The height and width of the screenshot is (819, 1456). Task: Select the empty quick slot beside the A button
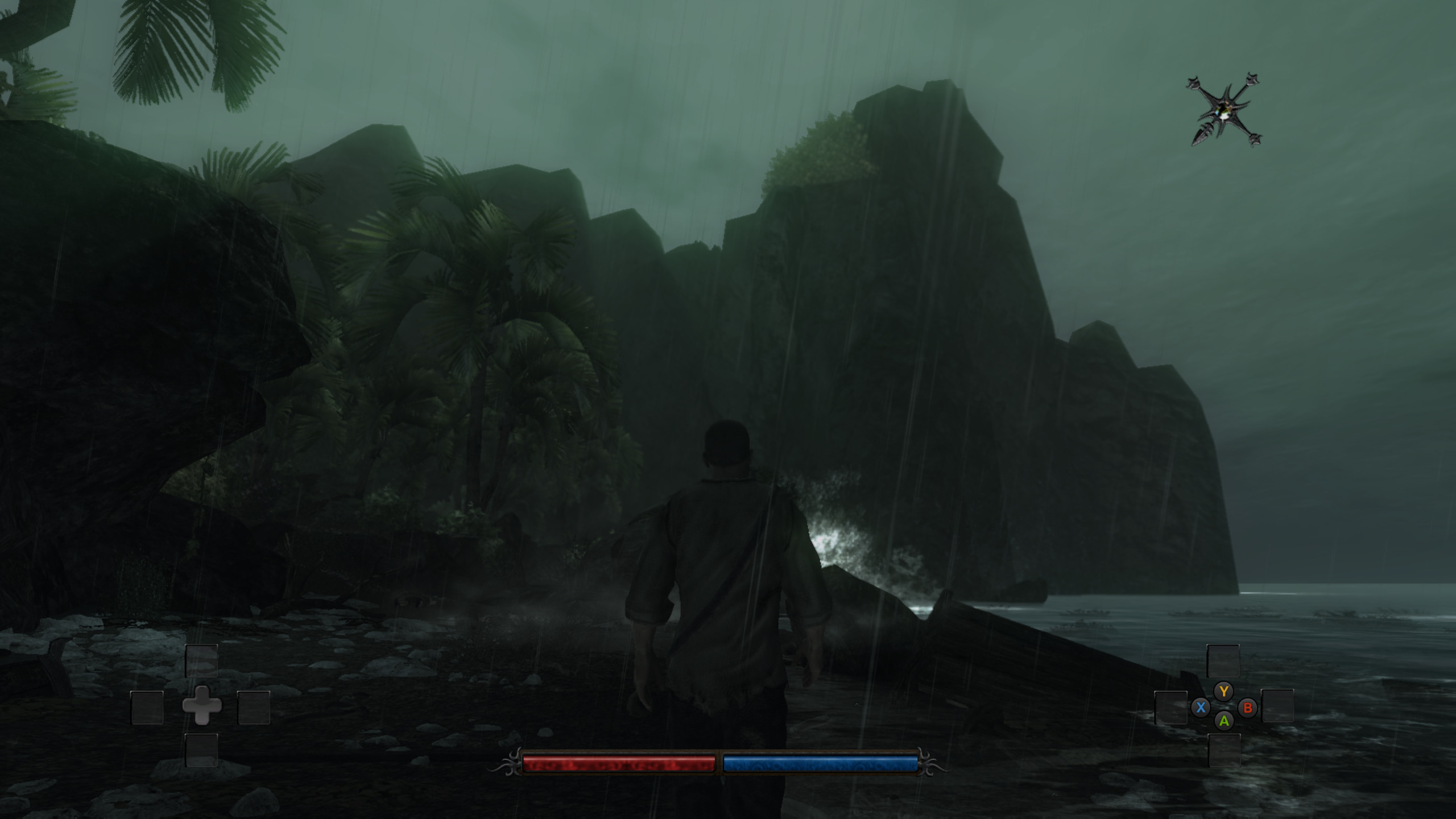point(1223,751)
